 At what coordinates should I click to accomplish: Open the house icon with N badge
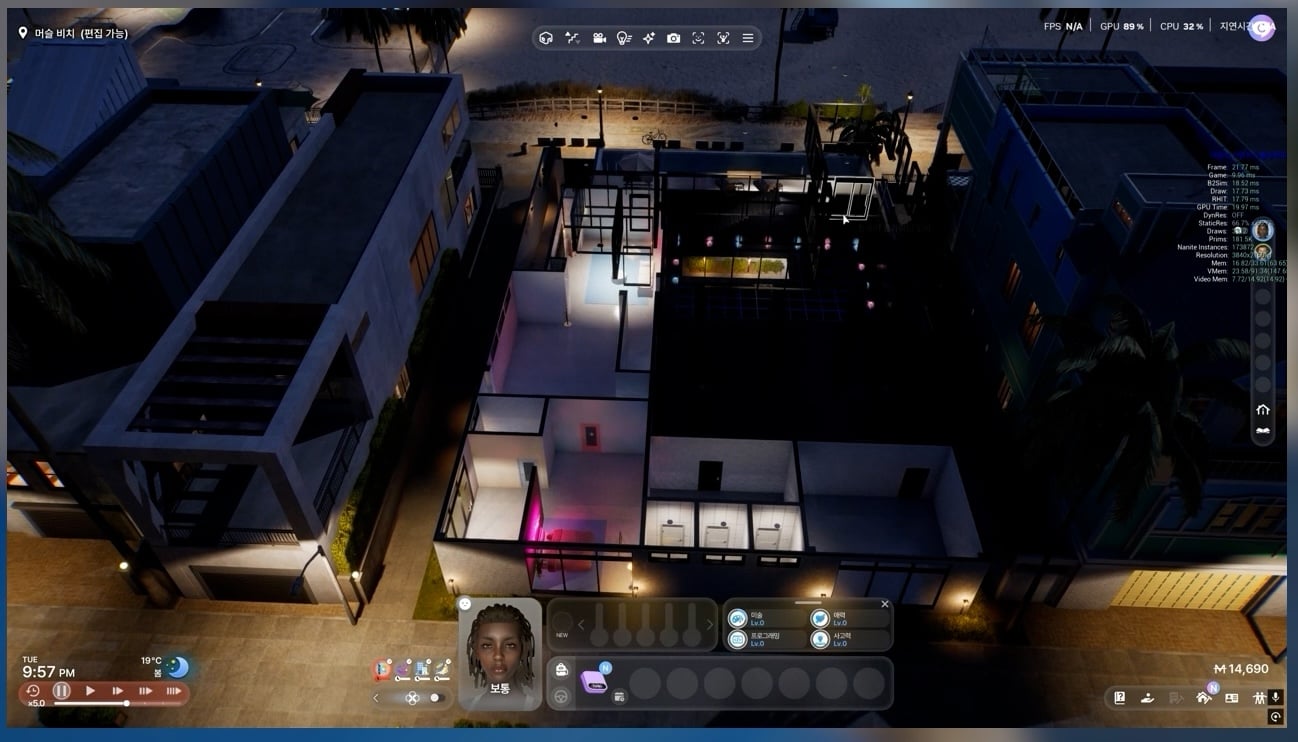tap(1203, 697)
